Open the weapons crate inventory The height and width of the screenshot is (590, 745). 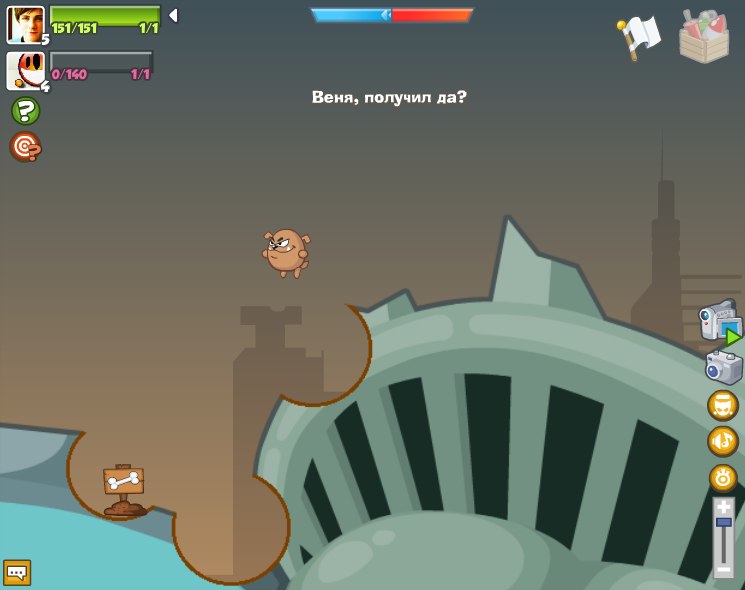[x=704, y=37]
